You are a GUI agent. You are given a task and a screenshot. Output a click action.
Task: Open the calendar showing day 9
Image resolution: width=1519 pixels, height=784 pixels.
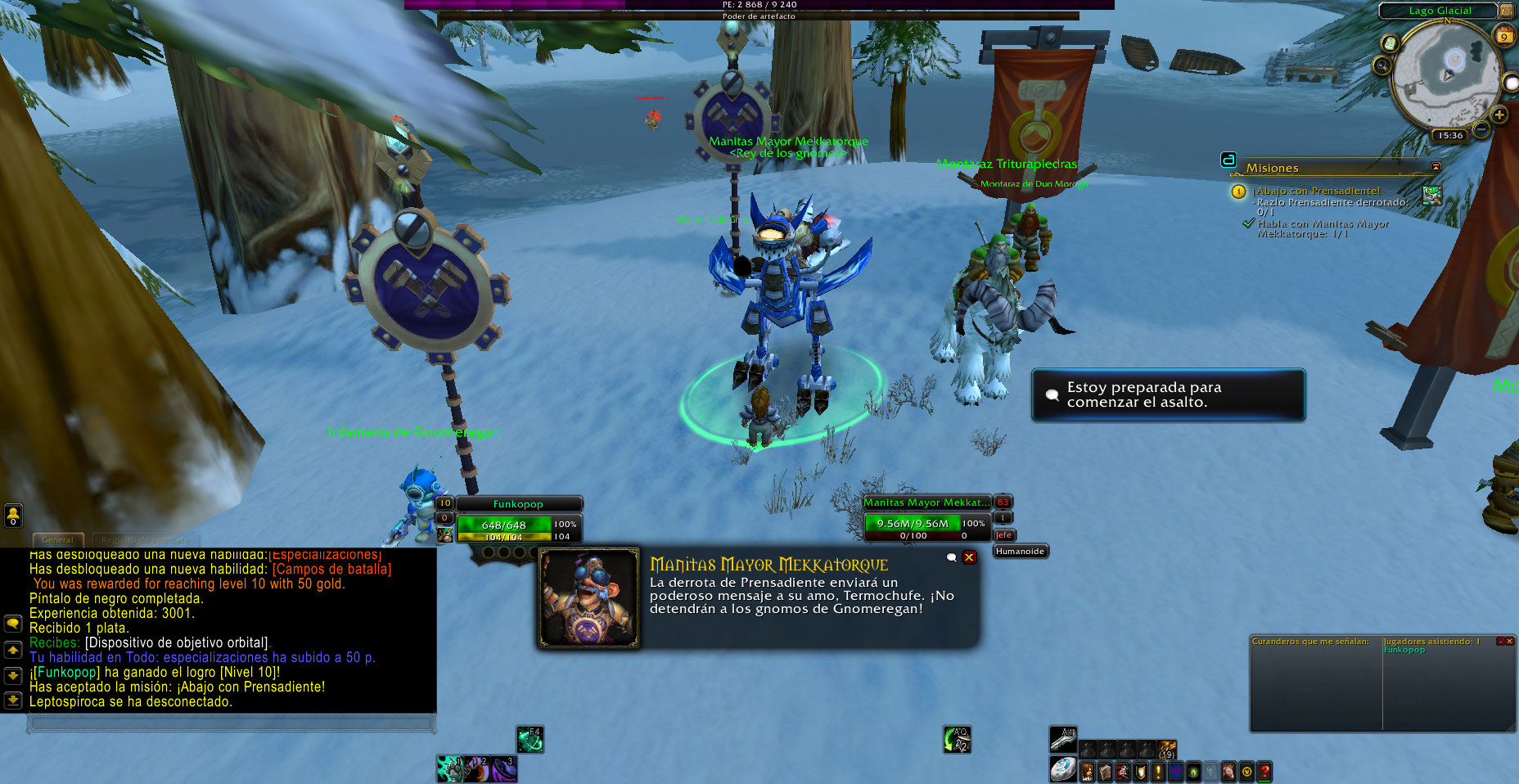pos(1503,35)
